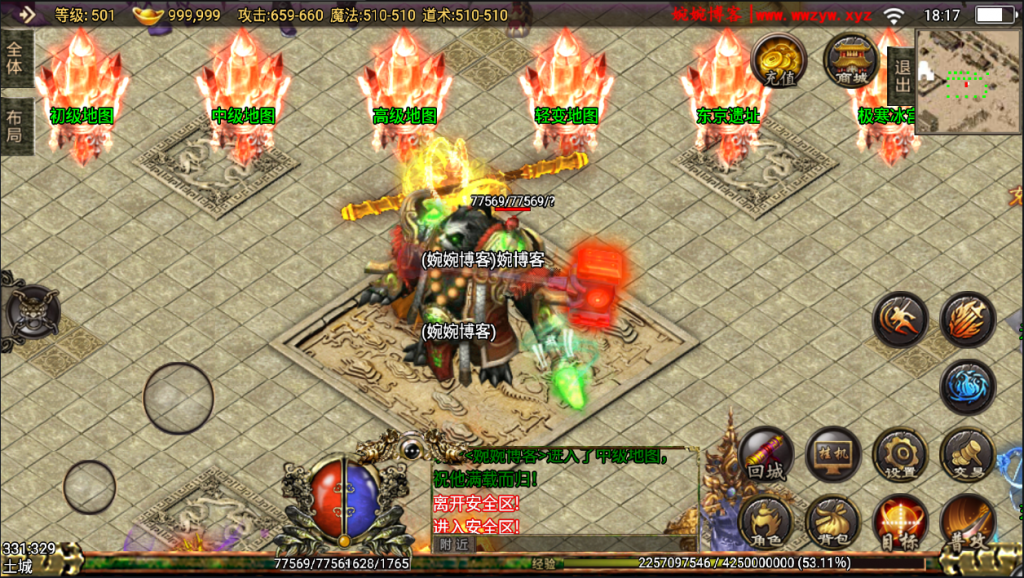The image size is (1024, 578).
Task: Switch to the 全体 chat tab
Action: [16, 58]
